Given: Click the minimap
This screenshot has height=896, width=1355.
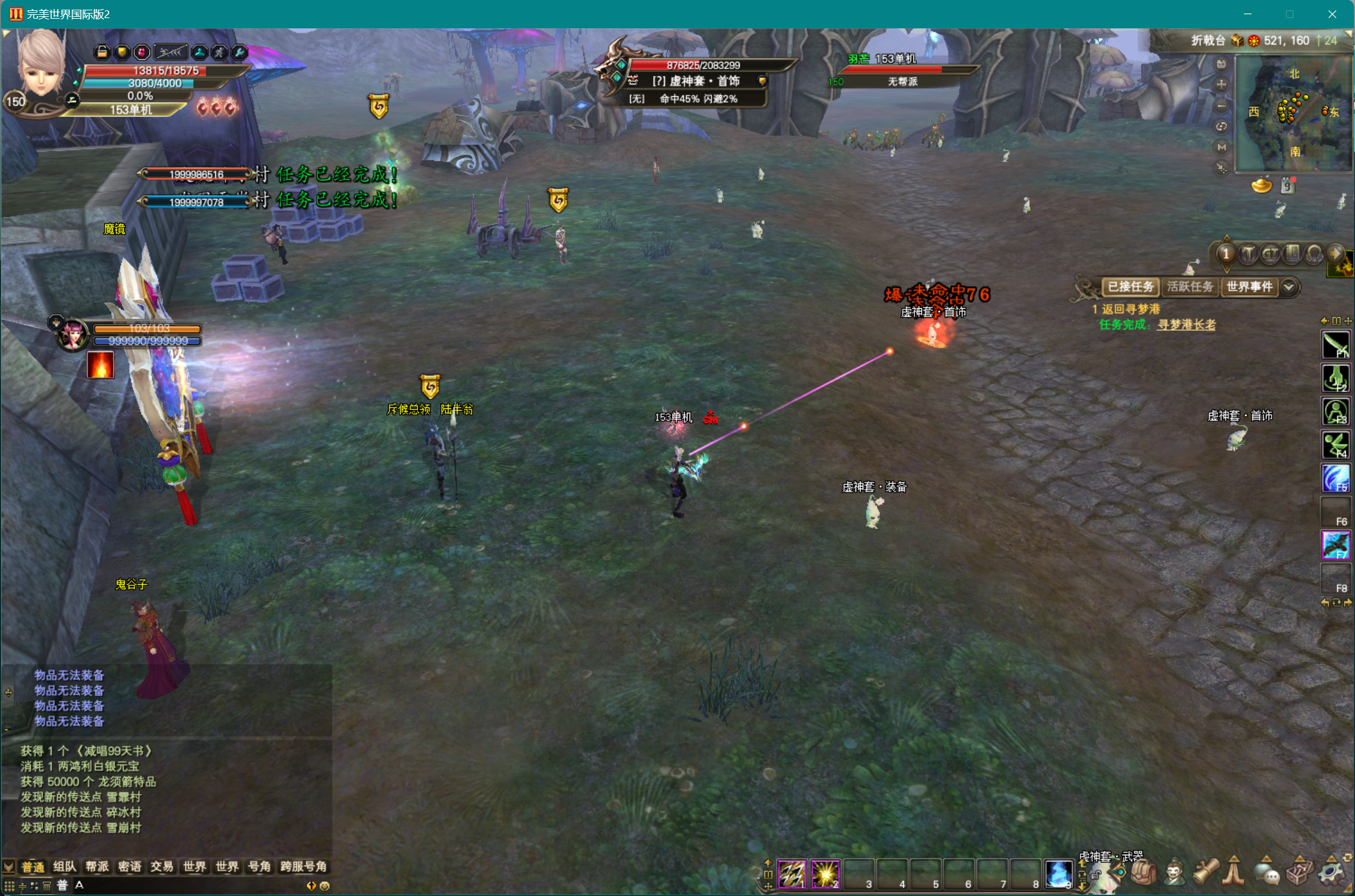Looking at the screenshot, I should [1294, 113].
